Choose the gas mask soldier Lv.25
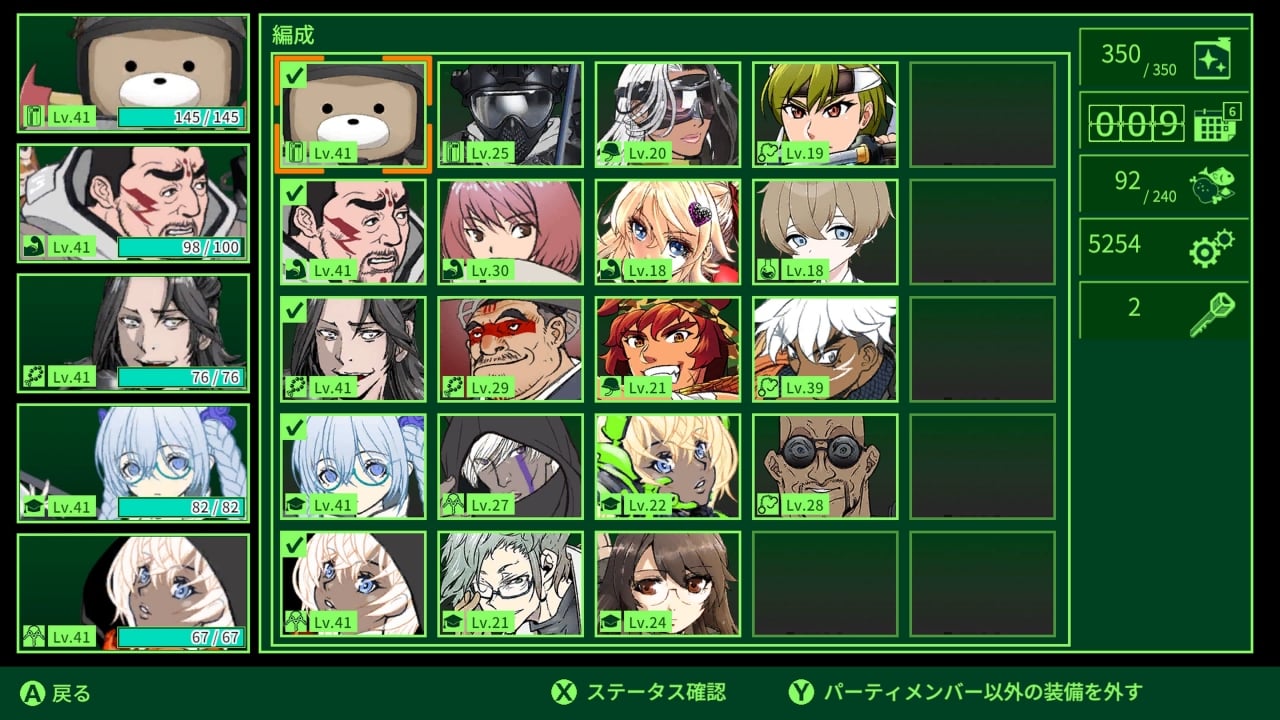The width and height of the screenshot is (1280, 720). pyautogui.click(x=510, y=114)
